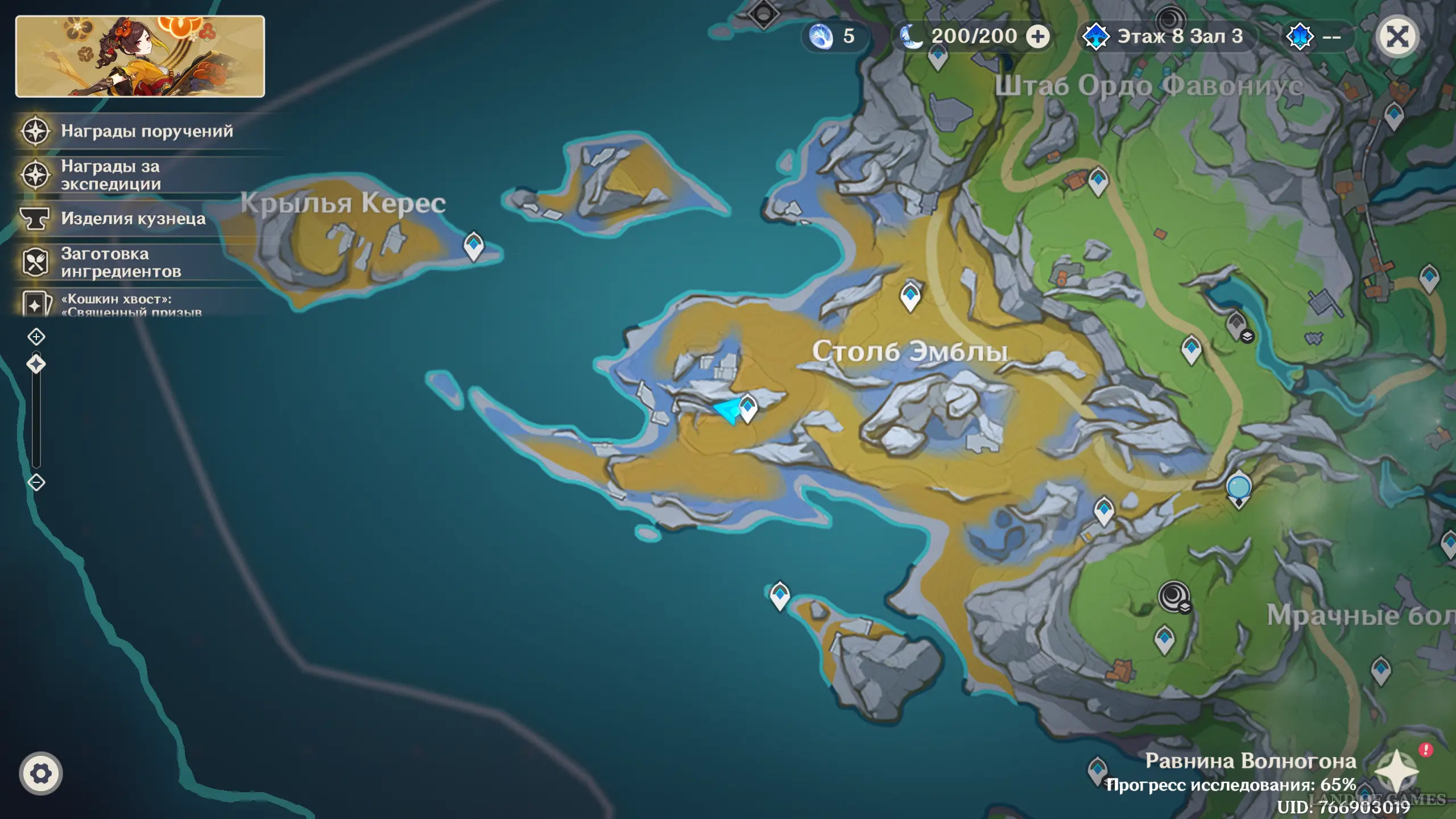Select Награды за экспедиции entry
This screenshot has height=819, width=1456.
[x=110, y=175]
